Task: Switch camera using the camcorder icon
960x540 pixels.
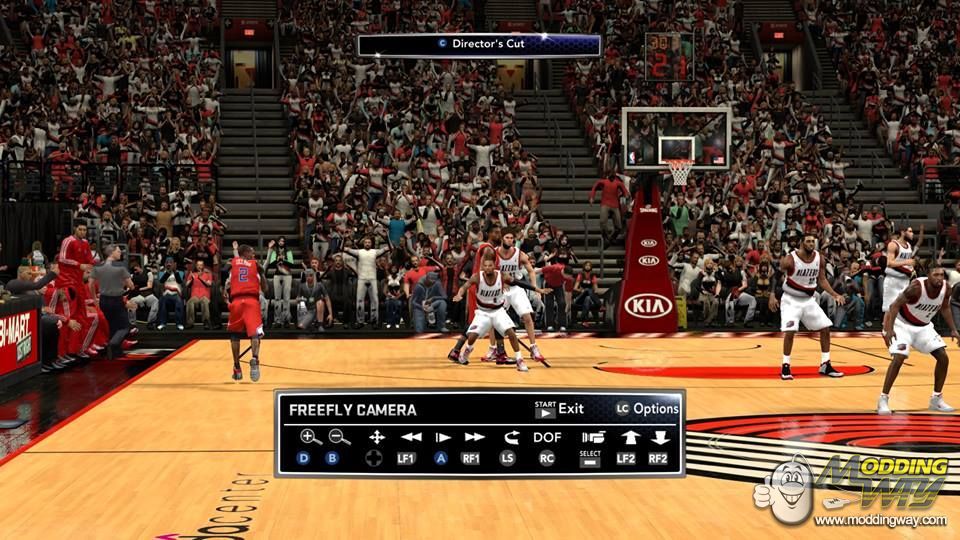Action: click(593, 437)
